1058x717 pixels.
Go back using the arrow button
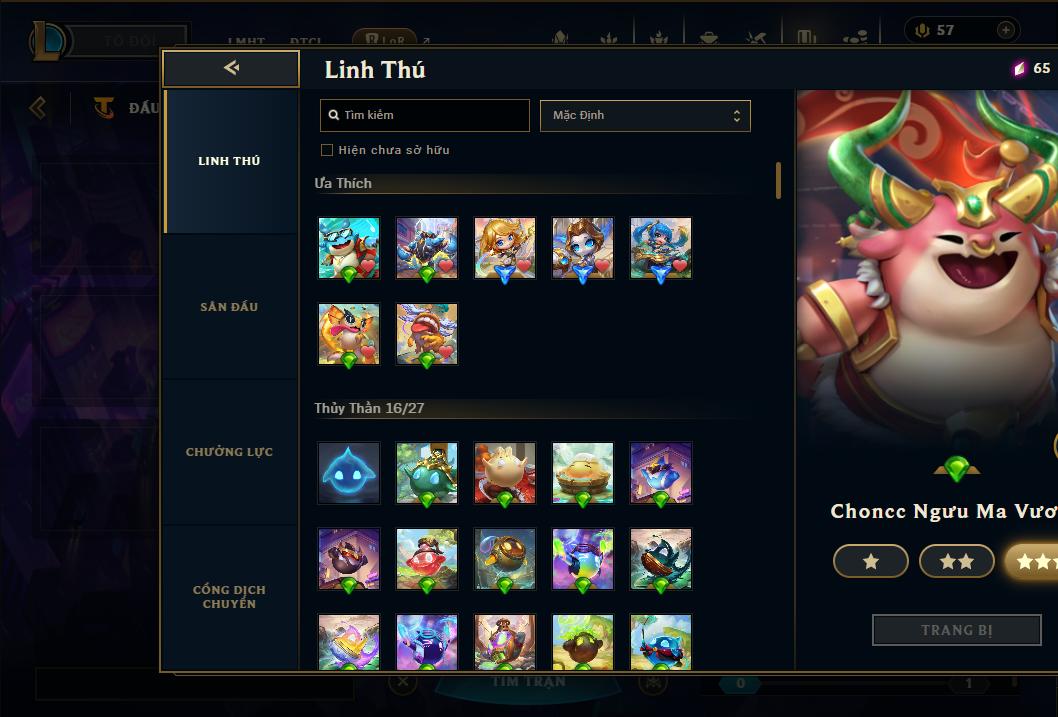tap(231, 68)
